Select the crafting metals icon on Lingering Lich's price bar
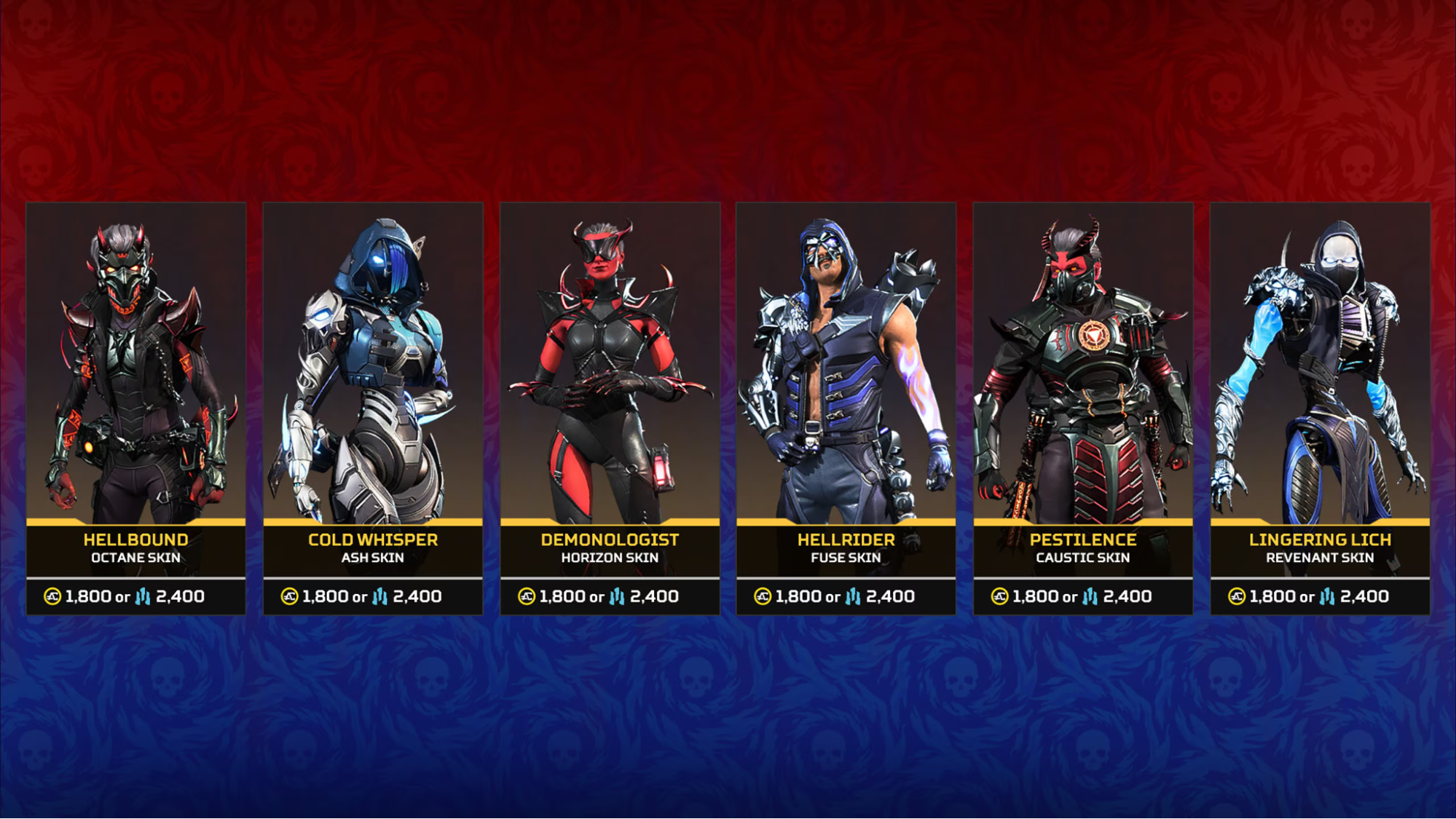This screenshot has height=819, width=1456. [x=1326, y=596]
